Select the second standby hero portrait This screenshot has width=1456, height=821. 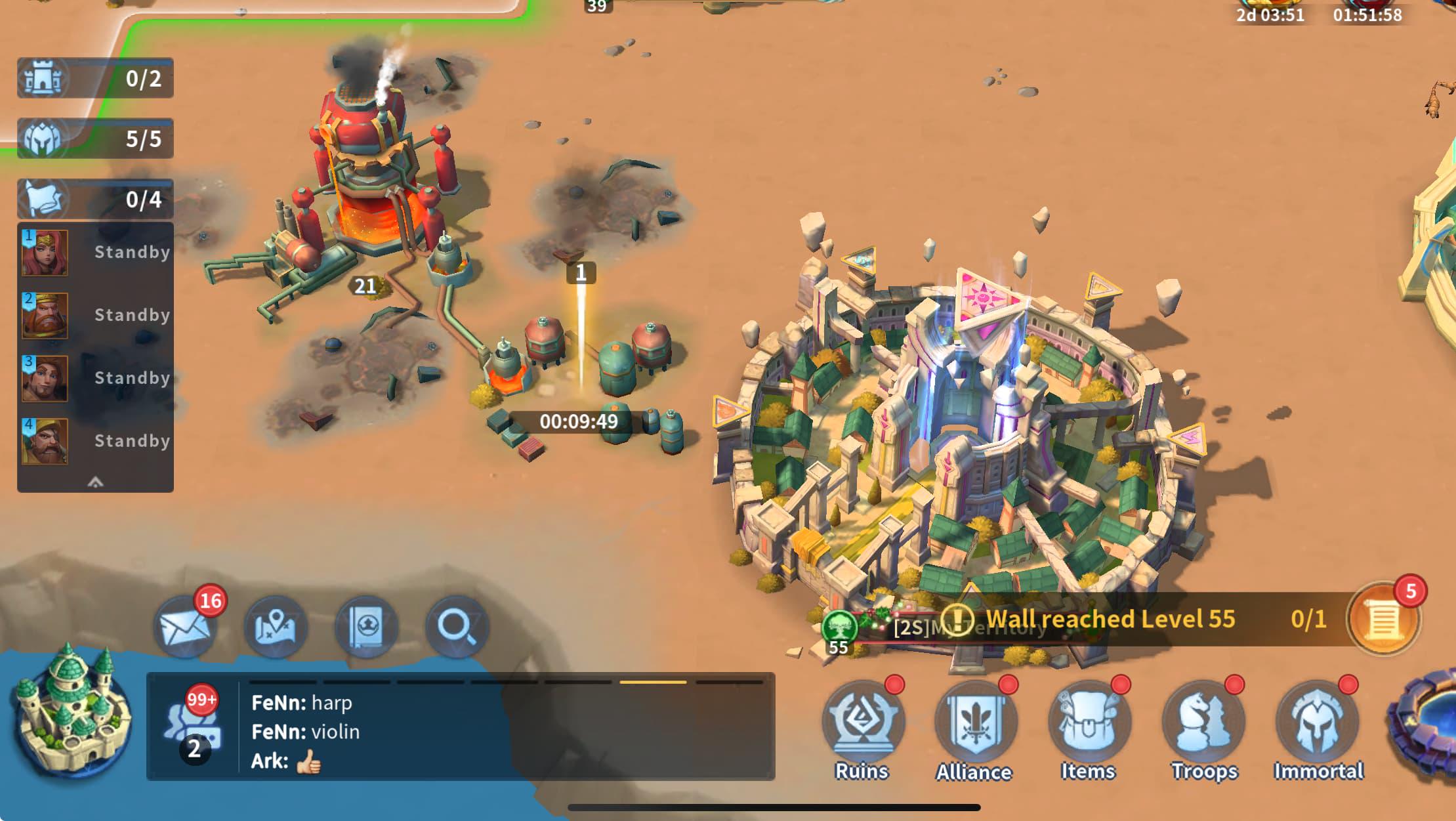coord(45,316)
